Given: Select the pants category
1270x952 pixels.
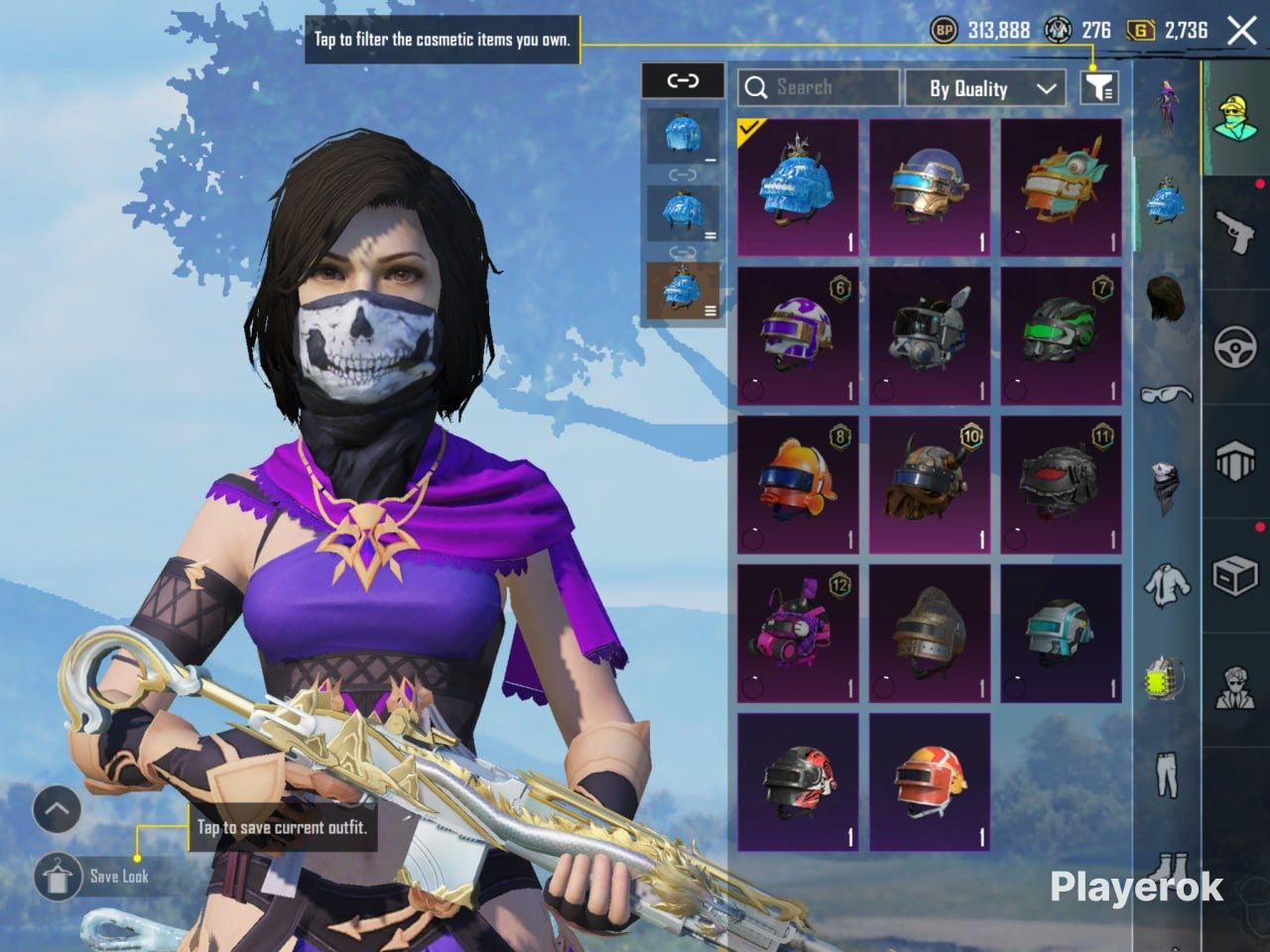Looking at the screenshot, I should [x=1167, y=773].
